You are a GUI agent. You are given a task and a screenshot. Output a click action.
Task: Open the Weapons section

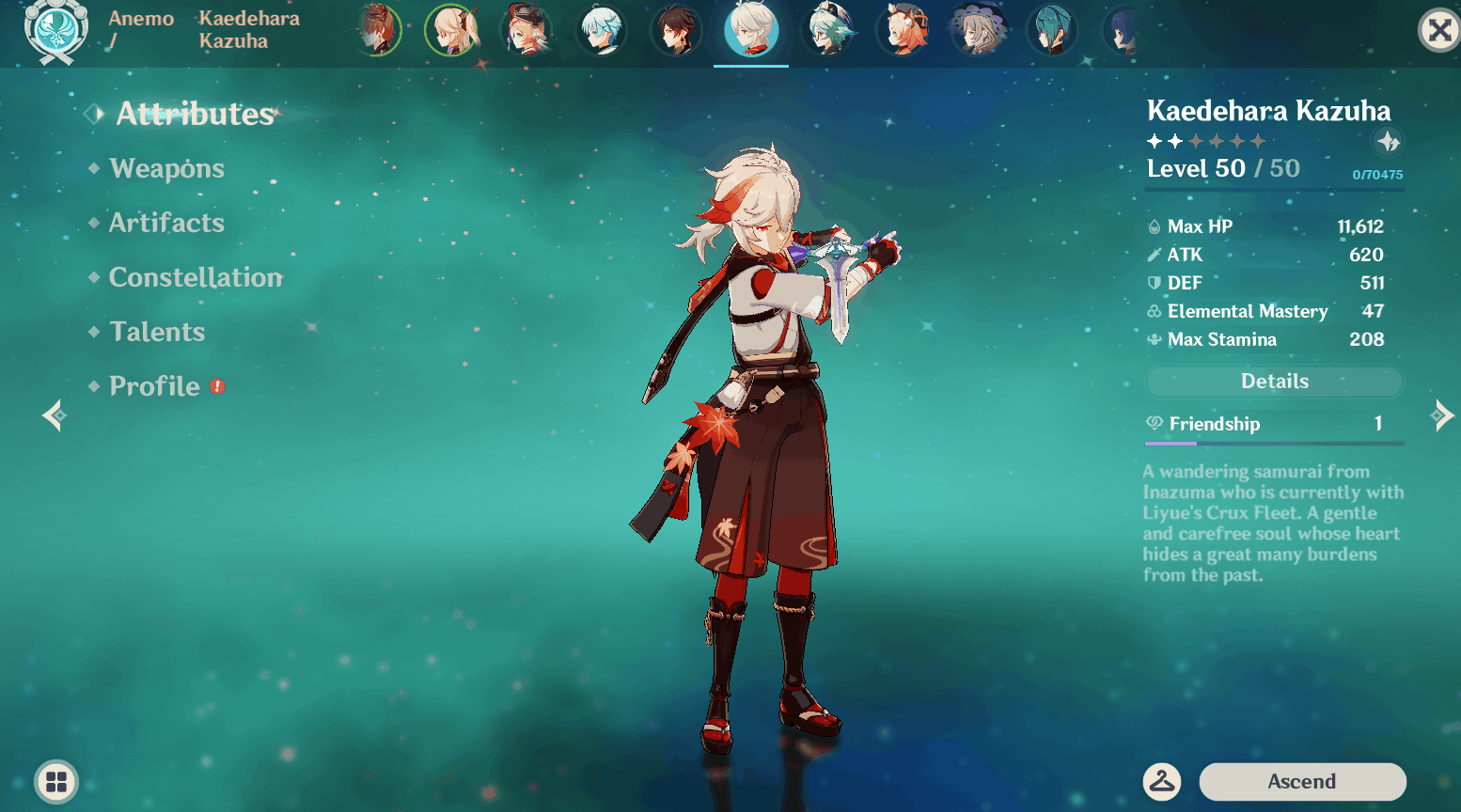166,168
